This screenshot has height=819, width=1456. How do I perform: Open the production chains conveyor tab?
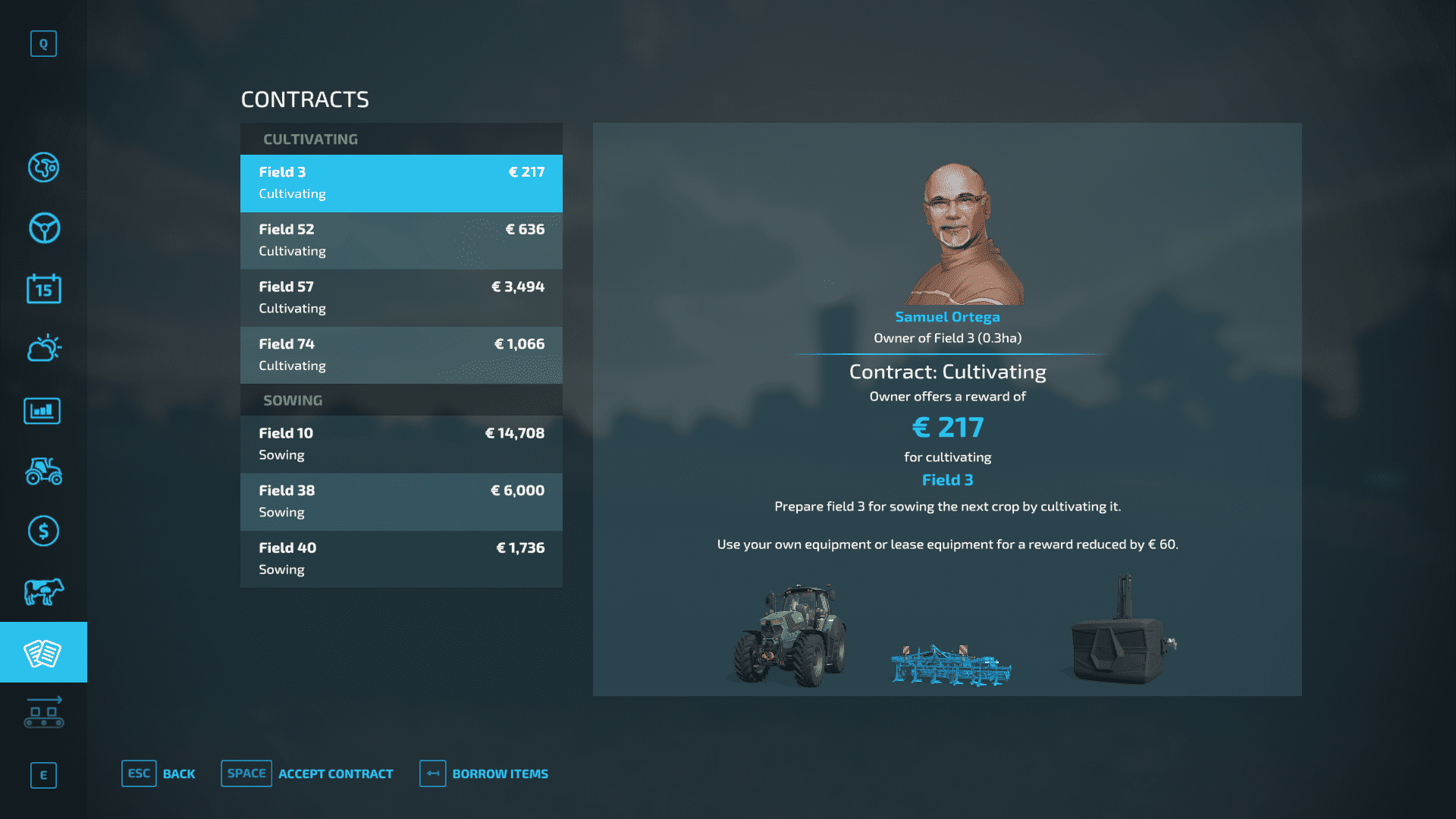click(43, 713)
